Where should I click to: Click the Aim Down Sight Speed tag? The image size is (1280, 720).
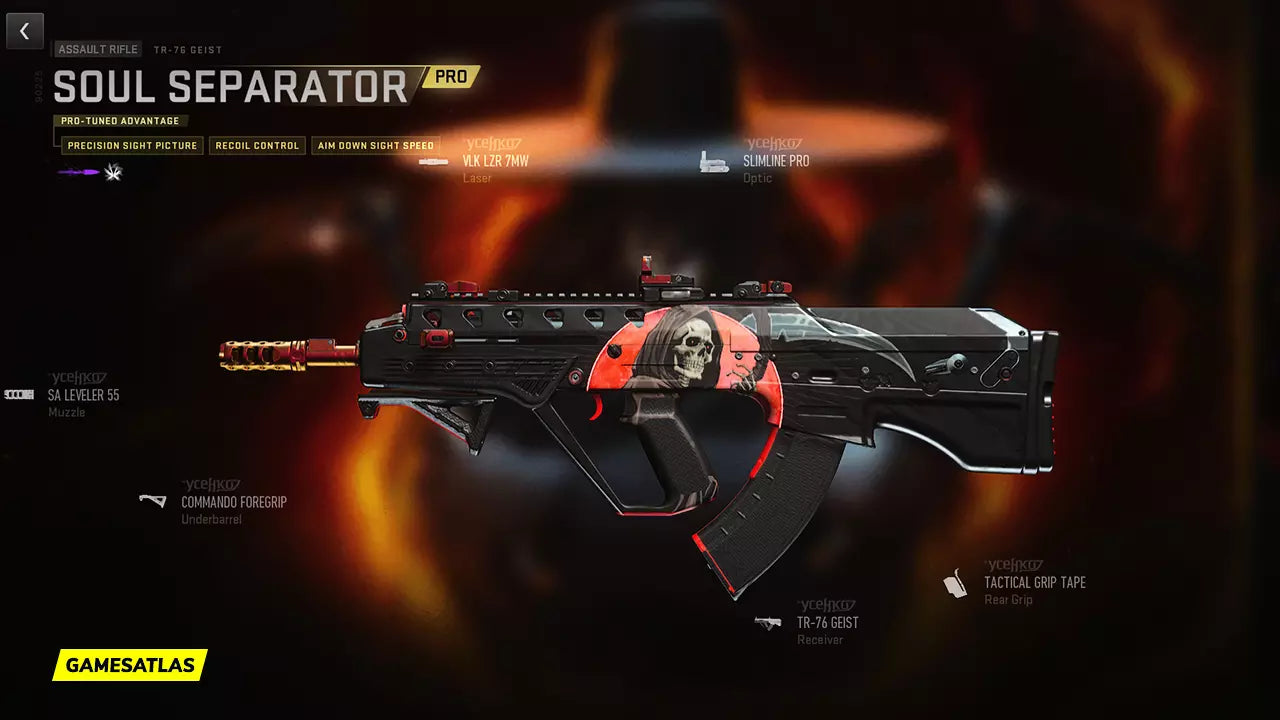click(x=375, y=146)
